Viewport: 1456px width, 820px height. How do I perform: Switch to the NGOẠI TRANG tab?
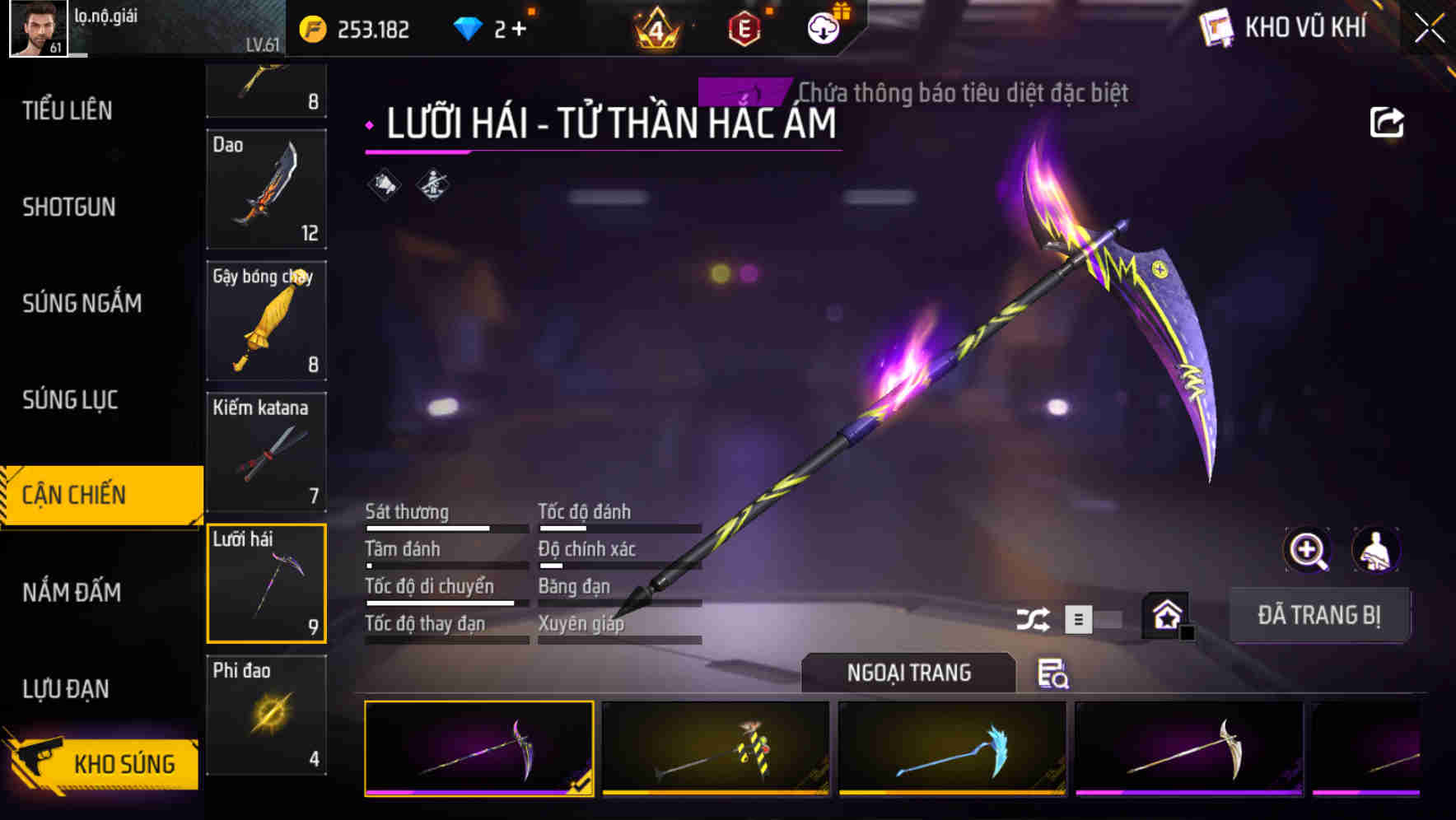click(908, 672)
